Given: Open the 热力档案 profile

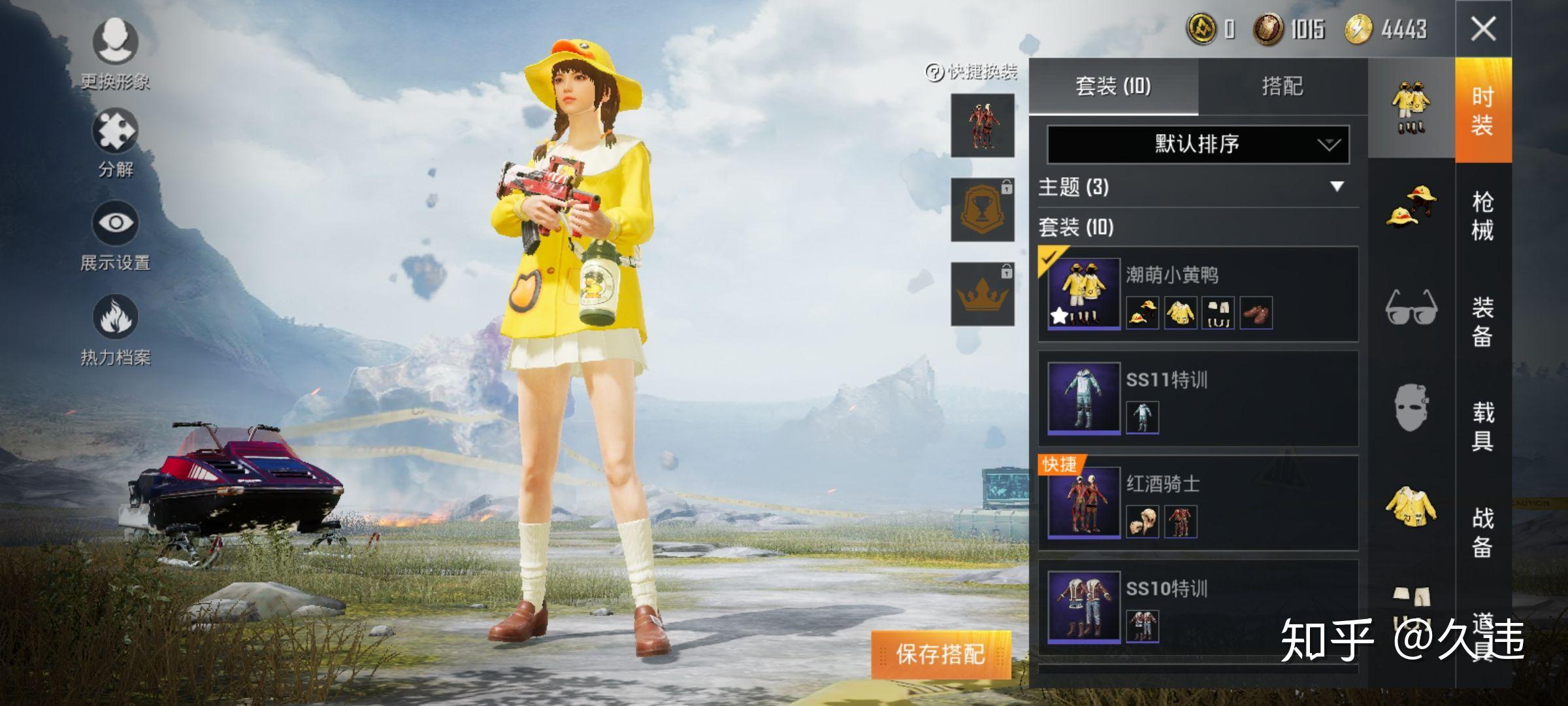Looking at the screenshot, I should point(114,320).
